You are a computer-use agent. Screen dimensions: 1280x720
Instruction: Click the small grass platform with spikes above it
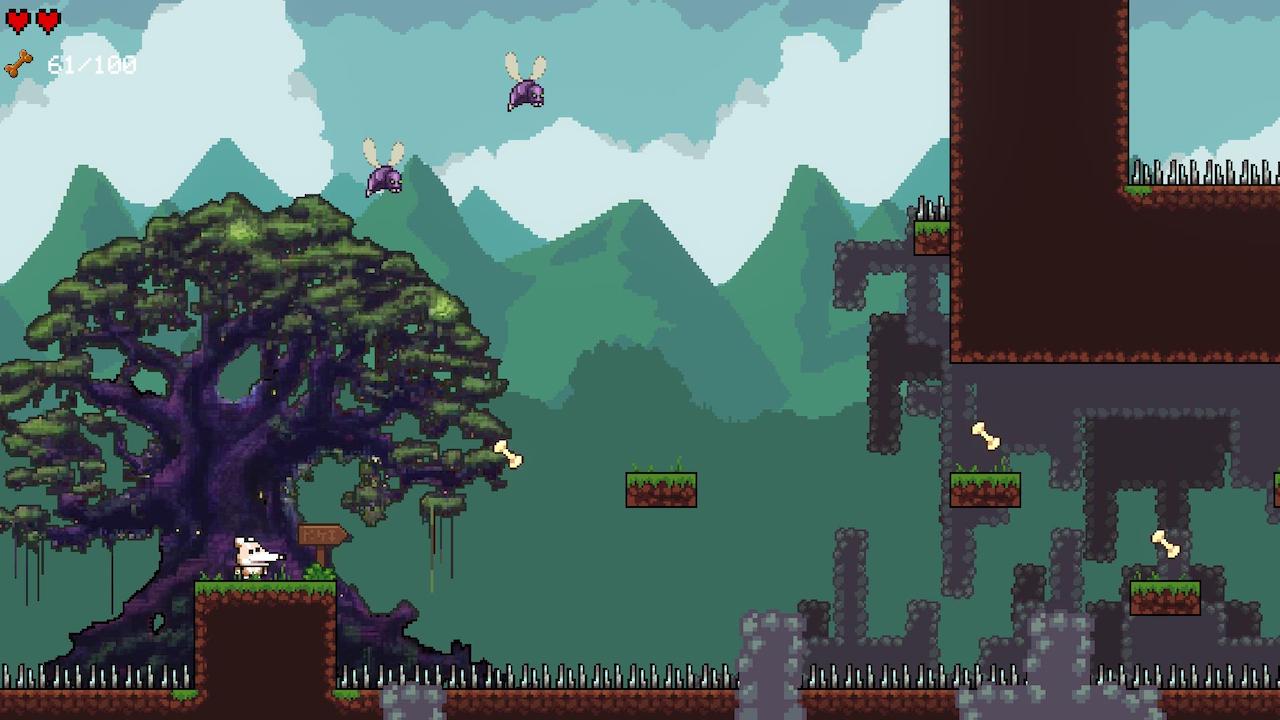pyautogui.click(x=932, y=237)
